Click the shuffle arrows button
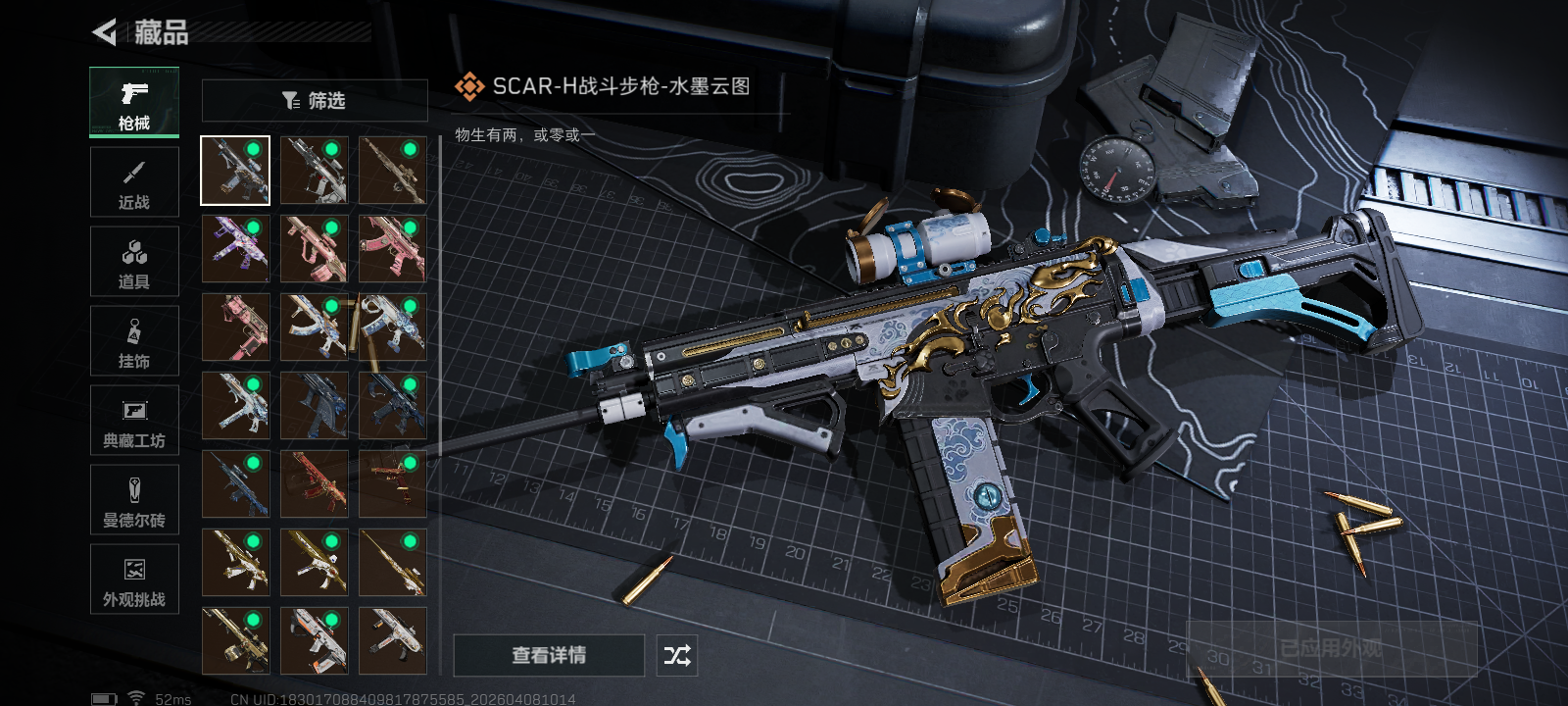The height and width of the screenshot is (706, 1568). (x=677, y=655)
